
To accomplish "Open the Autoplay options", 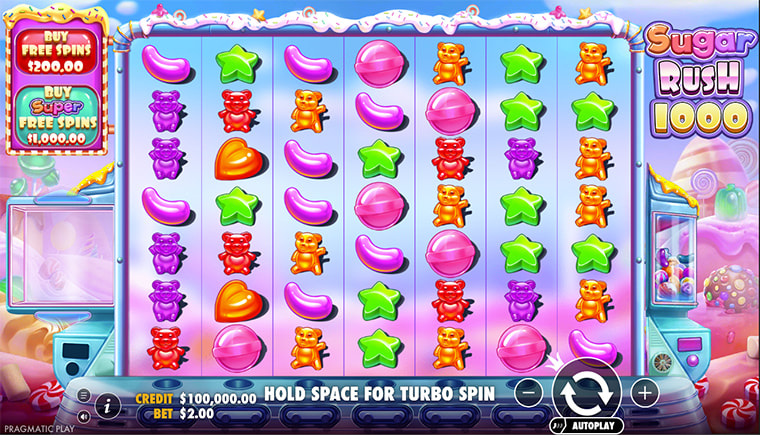I will [589, 424].
